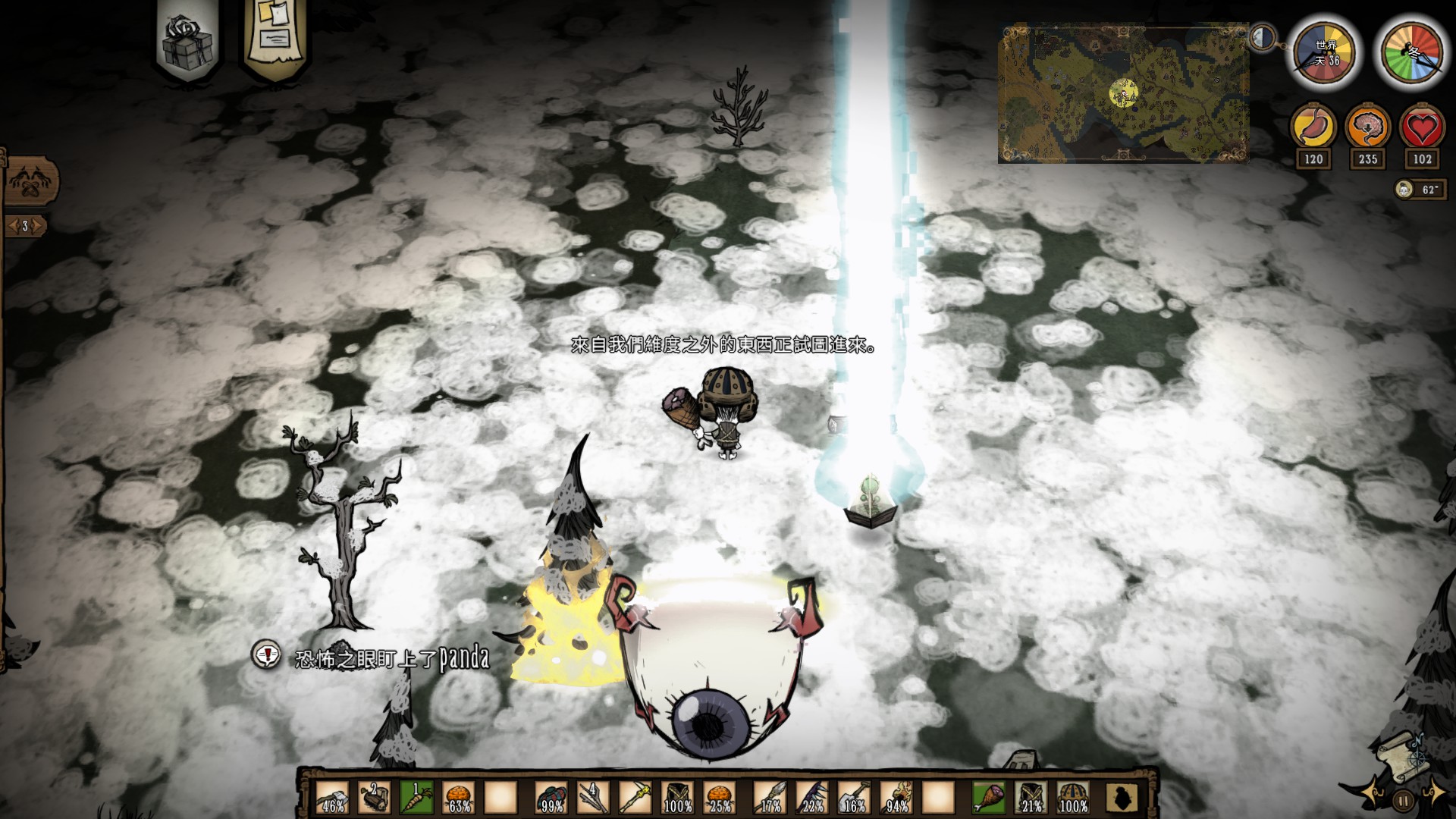
Task: Select the shovel slot at 16%
Action: (854, 798)
